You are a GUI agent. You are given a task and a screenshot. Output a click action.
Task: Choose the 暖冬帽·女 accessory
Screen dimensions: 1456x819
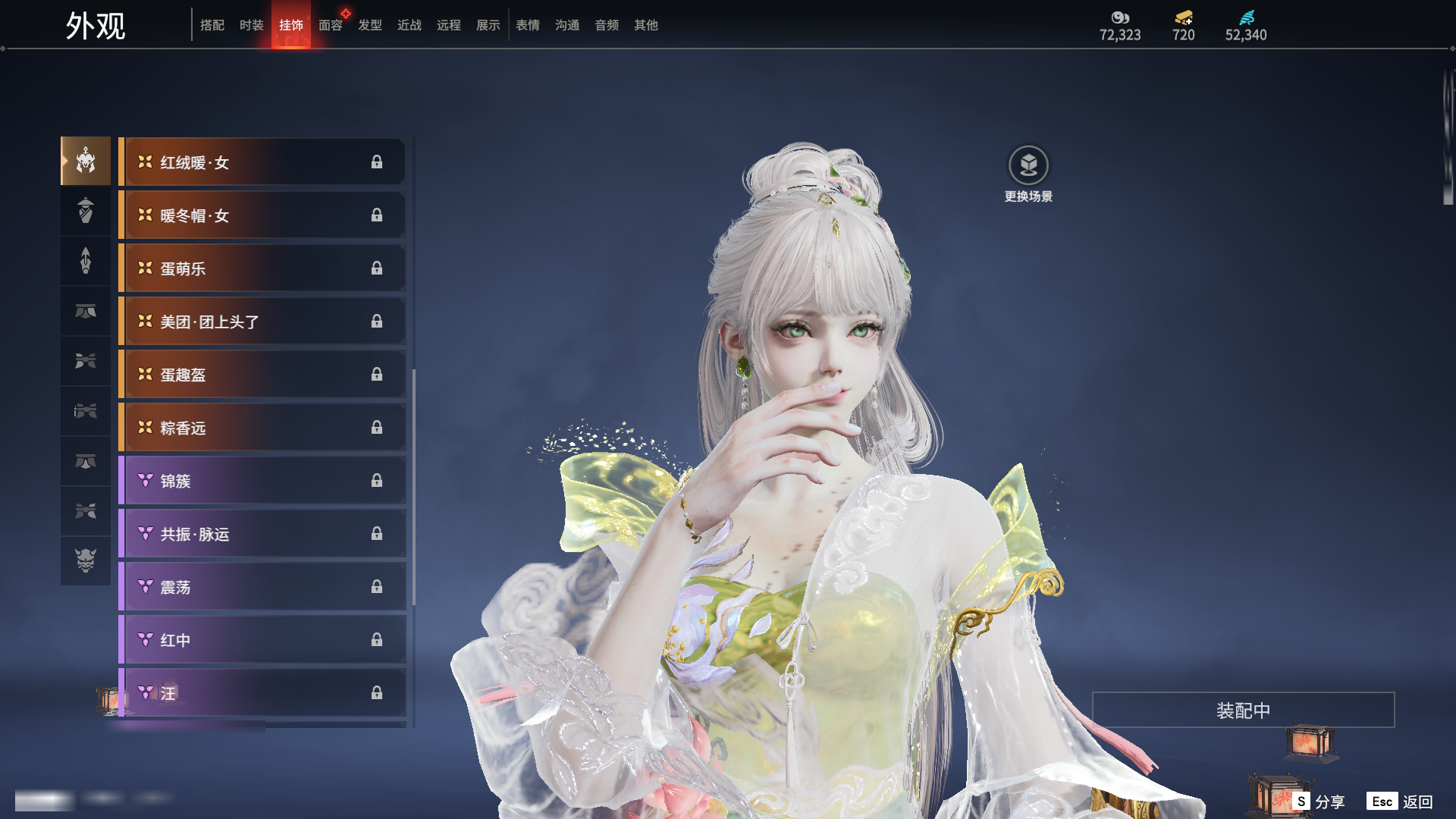point(262,215)
